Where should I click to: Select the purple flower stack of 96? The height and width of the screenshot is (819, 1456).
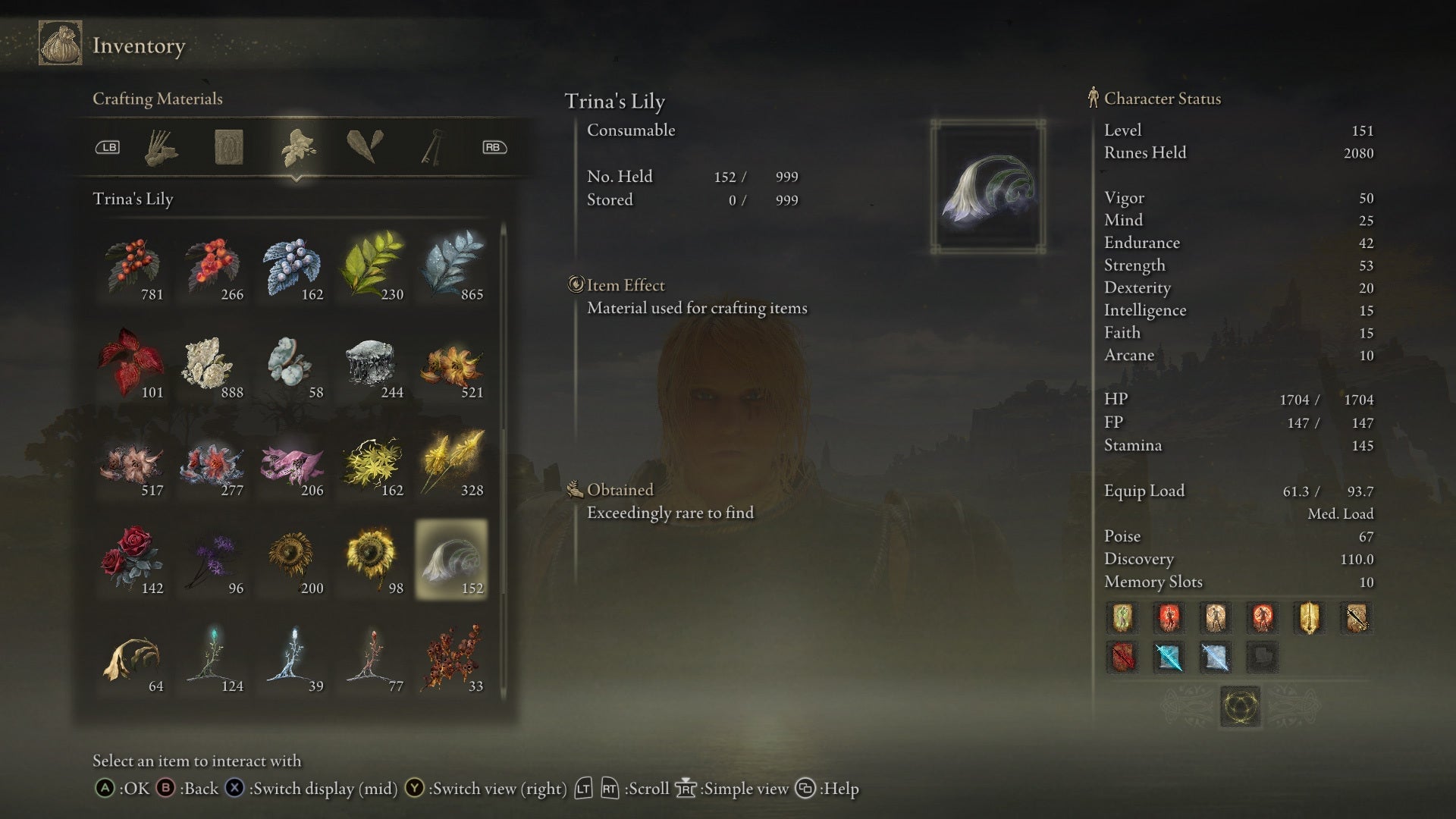(212, 560)
